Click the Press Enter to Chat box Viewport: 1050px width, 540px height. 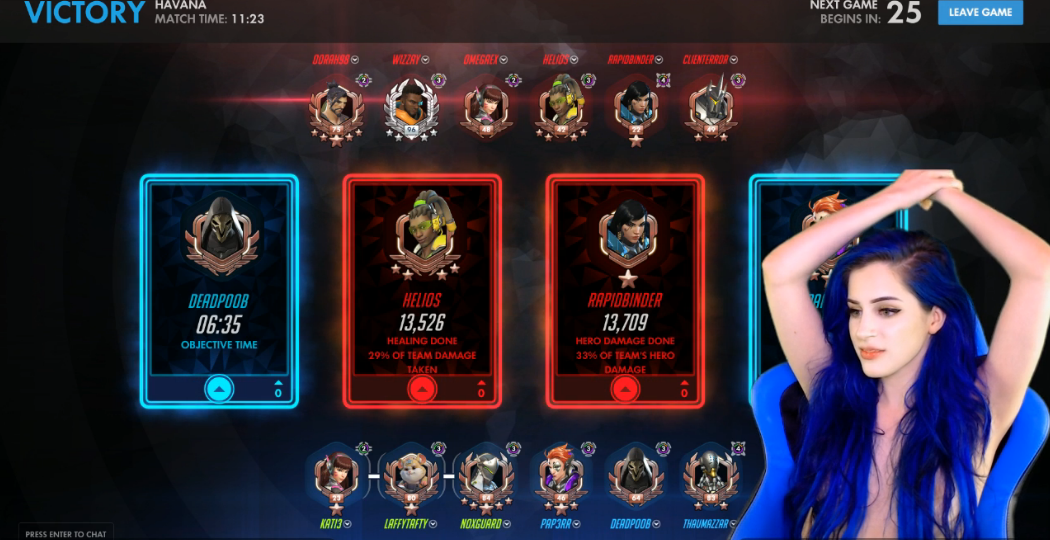tap(65, 534)
